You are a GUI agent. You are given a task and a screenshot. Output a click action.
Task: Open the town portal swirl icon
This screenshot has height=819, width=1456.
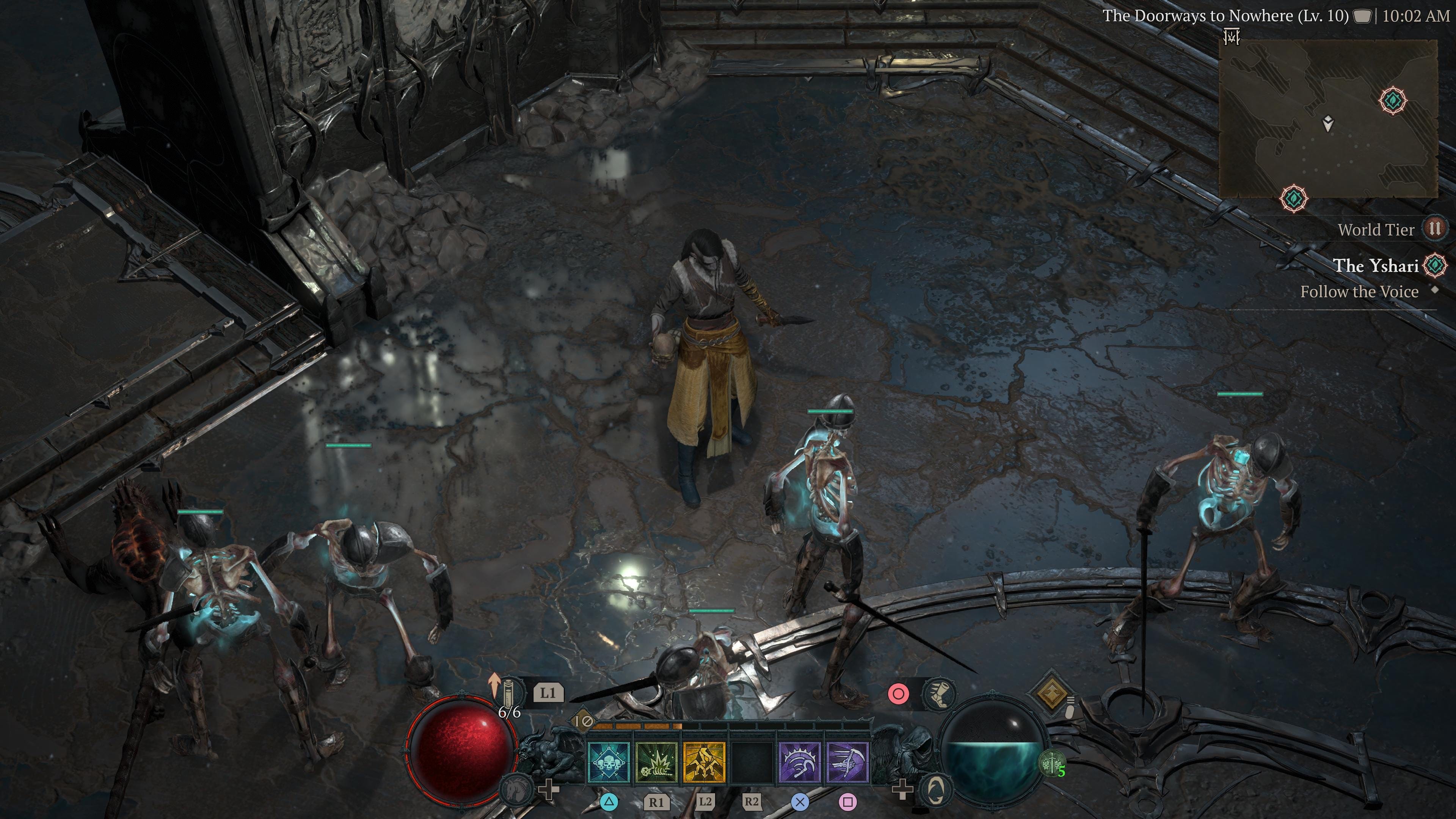(x=935, y=789)
